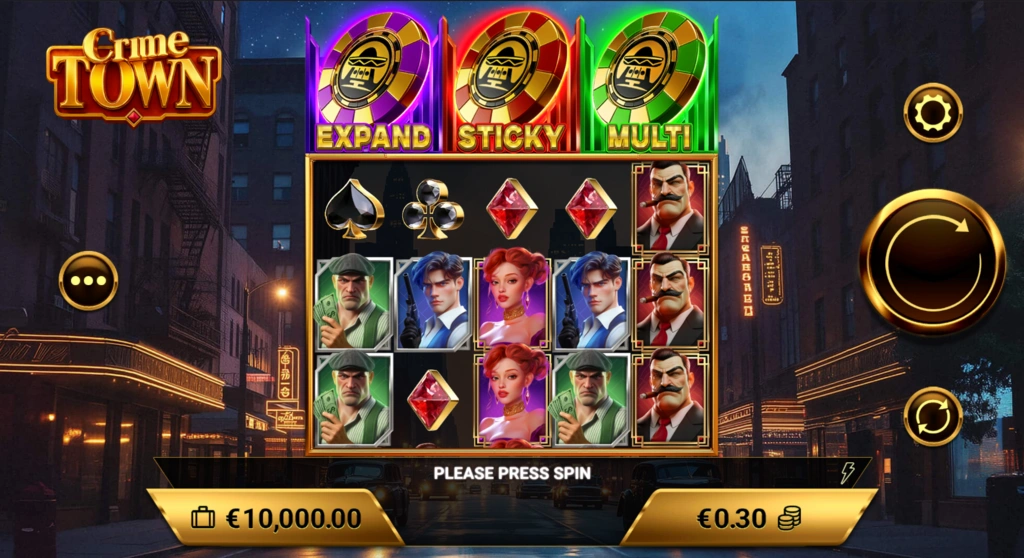This screenshot has height=558, width=1024.
Task: Spin the reels with the large gold button
Action: [932, 262]
